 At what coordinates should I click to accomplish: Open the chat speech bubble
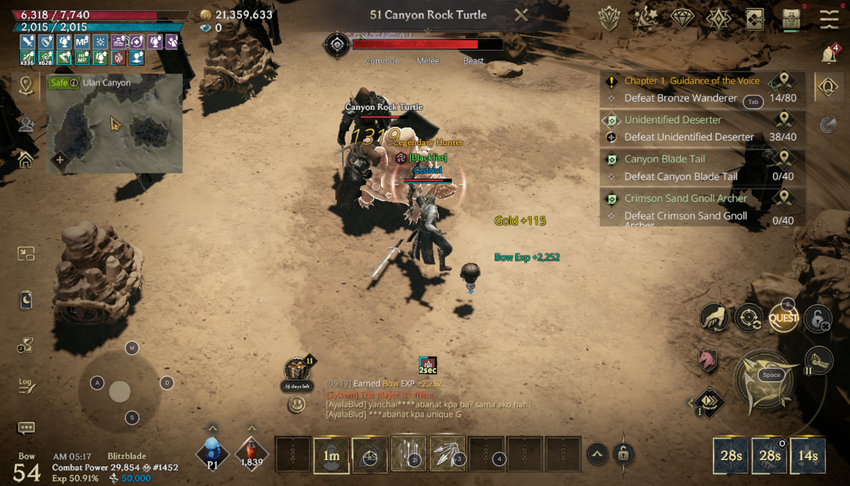tap(26, 428)
